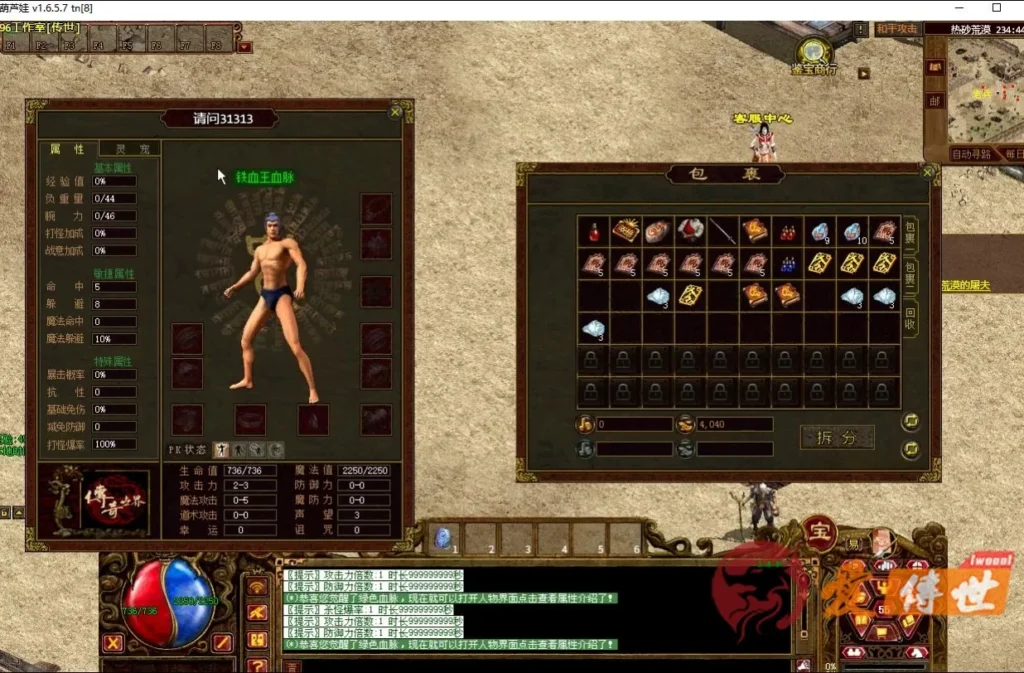Click the 拆分 split button
Viewport: 1024px width, 673px height.
click(837, 437)
